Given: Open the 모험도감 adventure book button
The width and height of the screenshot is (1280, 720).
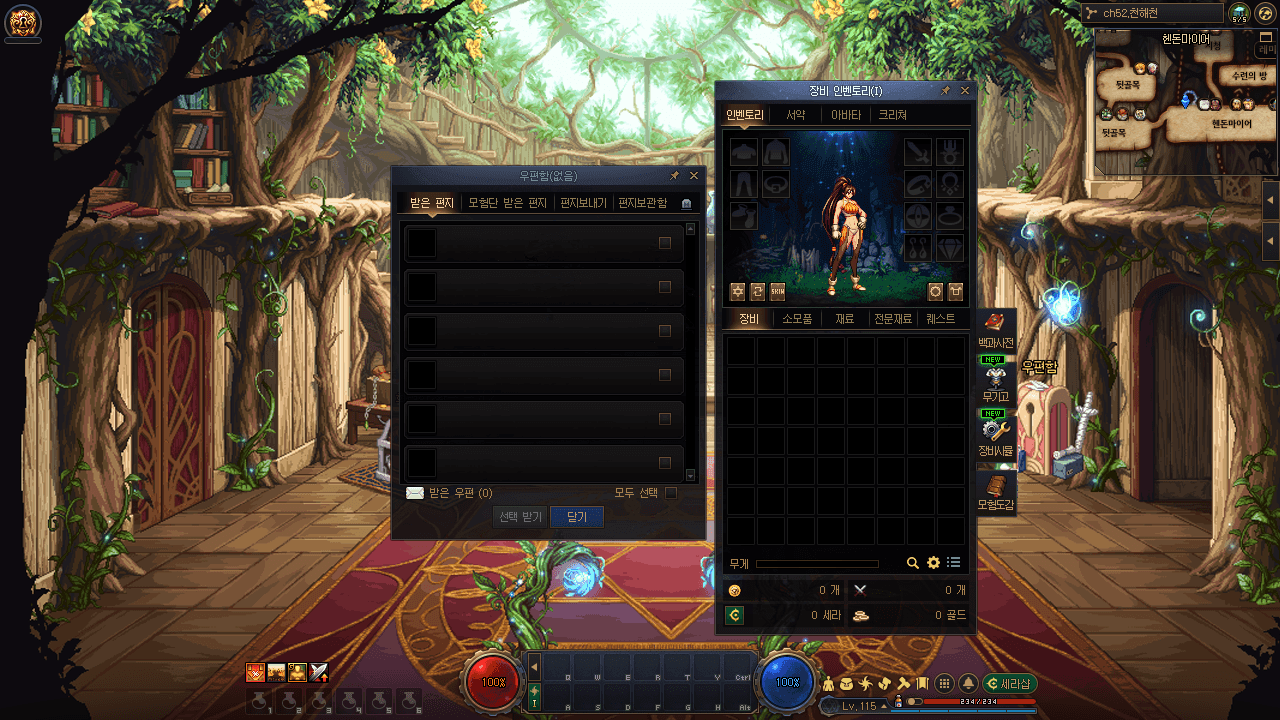Looking at the screenshot, I should click(995, 492).
